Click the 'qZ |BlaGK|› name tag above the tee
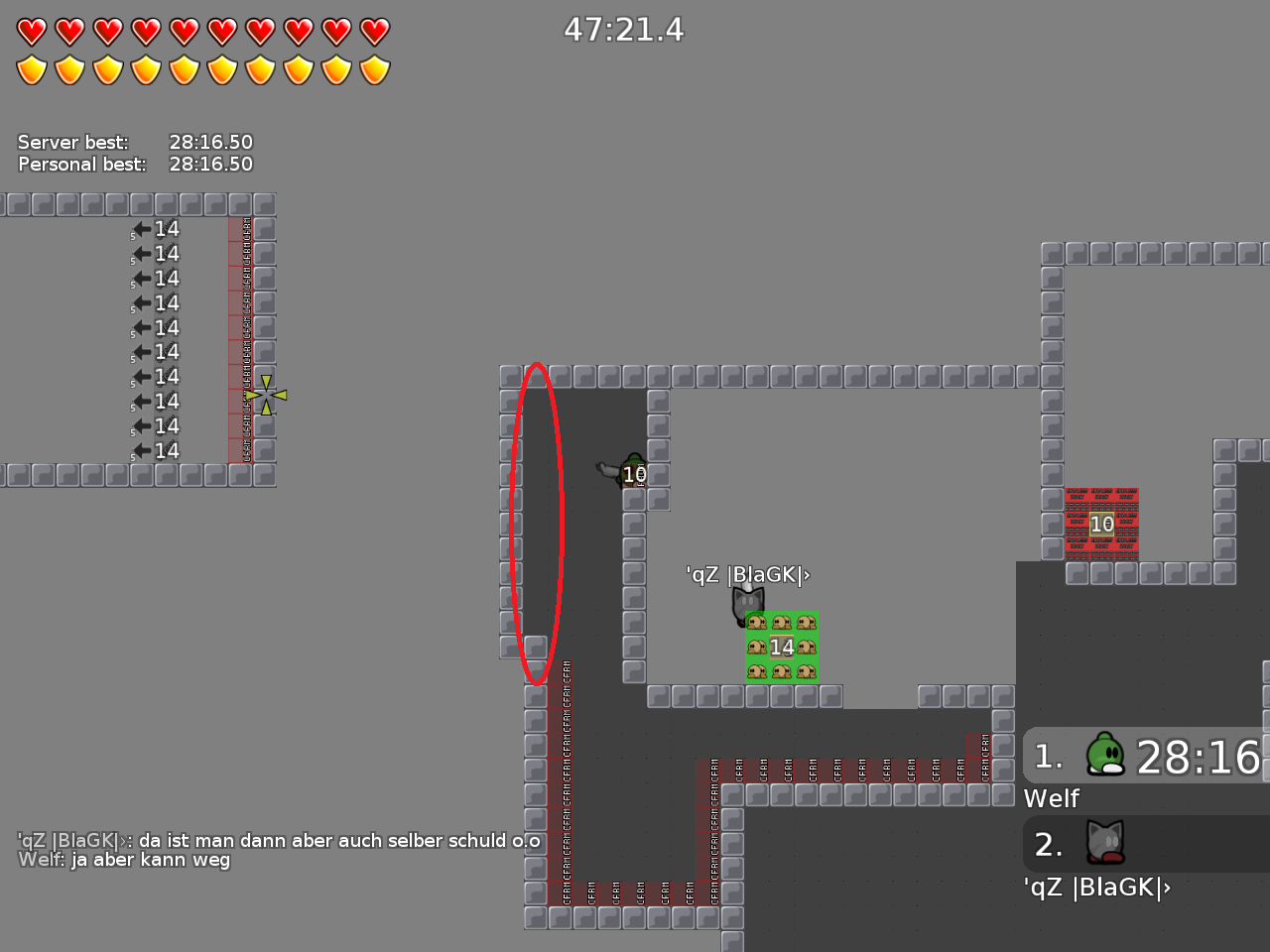 [x=746, y=574]
